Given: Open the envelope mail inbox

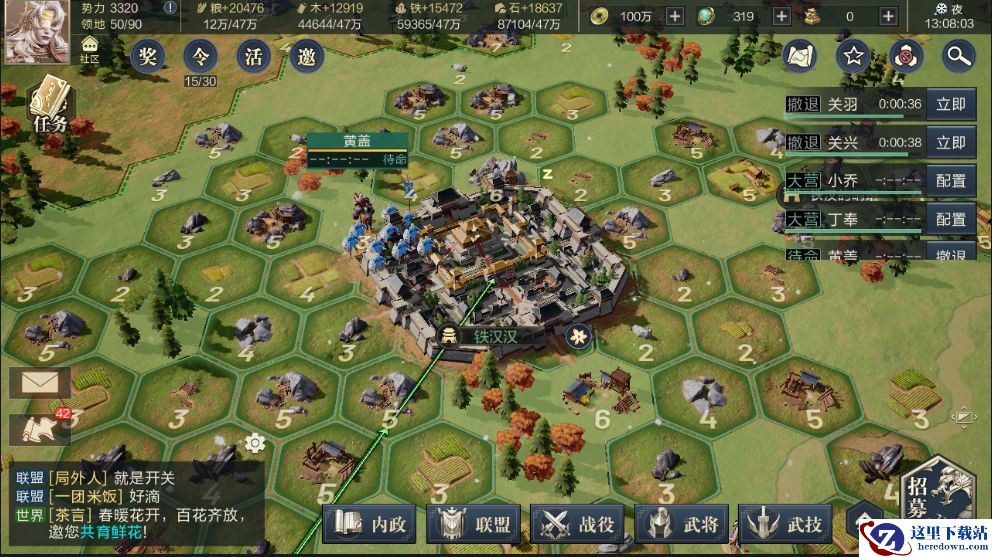Looking at the screenshot, I should click(x=39, y=381).
